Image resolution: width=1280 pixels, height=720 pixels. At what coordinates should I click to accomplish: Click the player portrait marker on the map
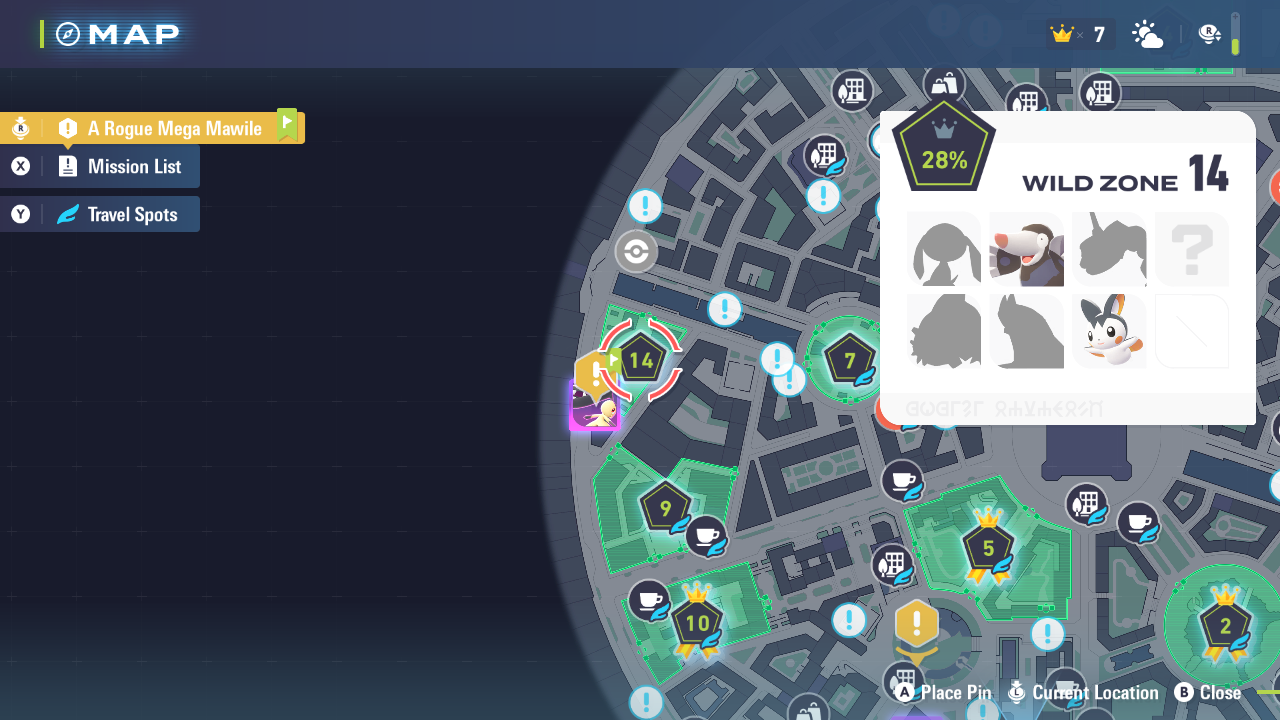[x=595, y=408]
